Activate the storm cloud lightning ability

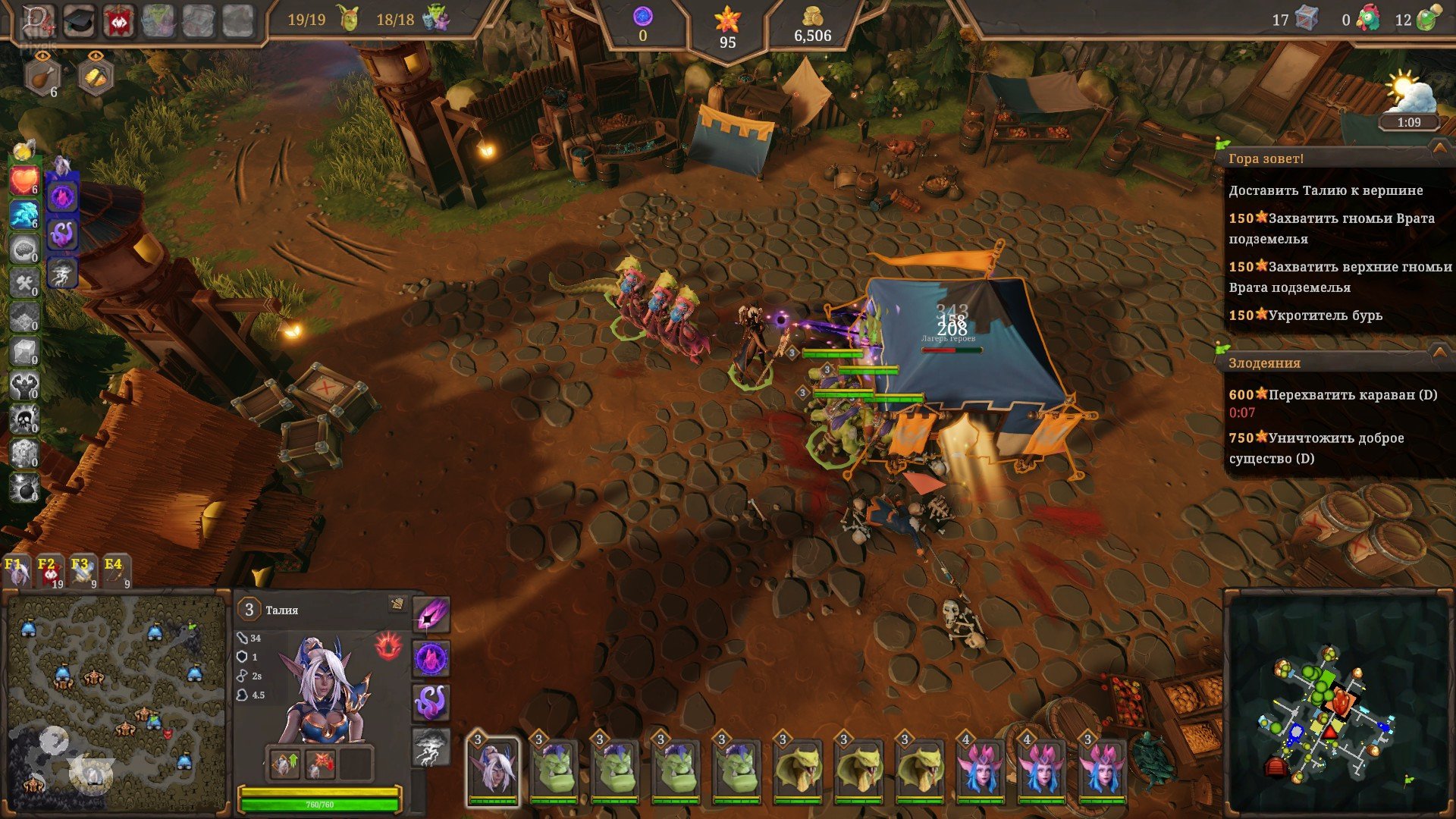pos(431,747)
